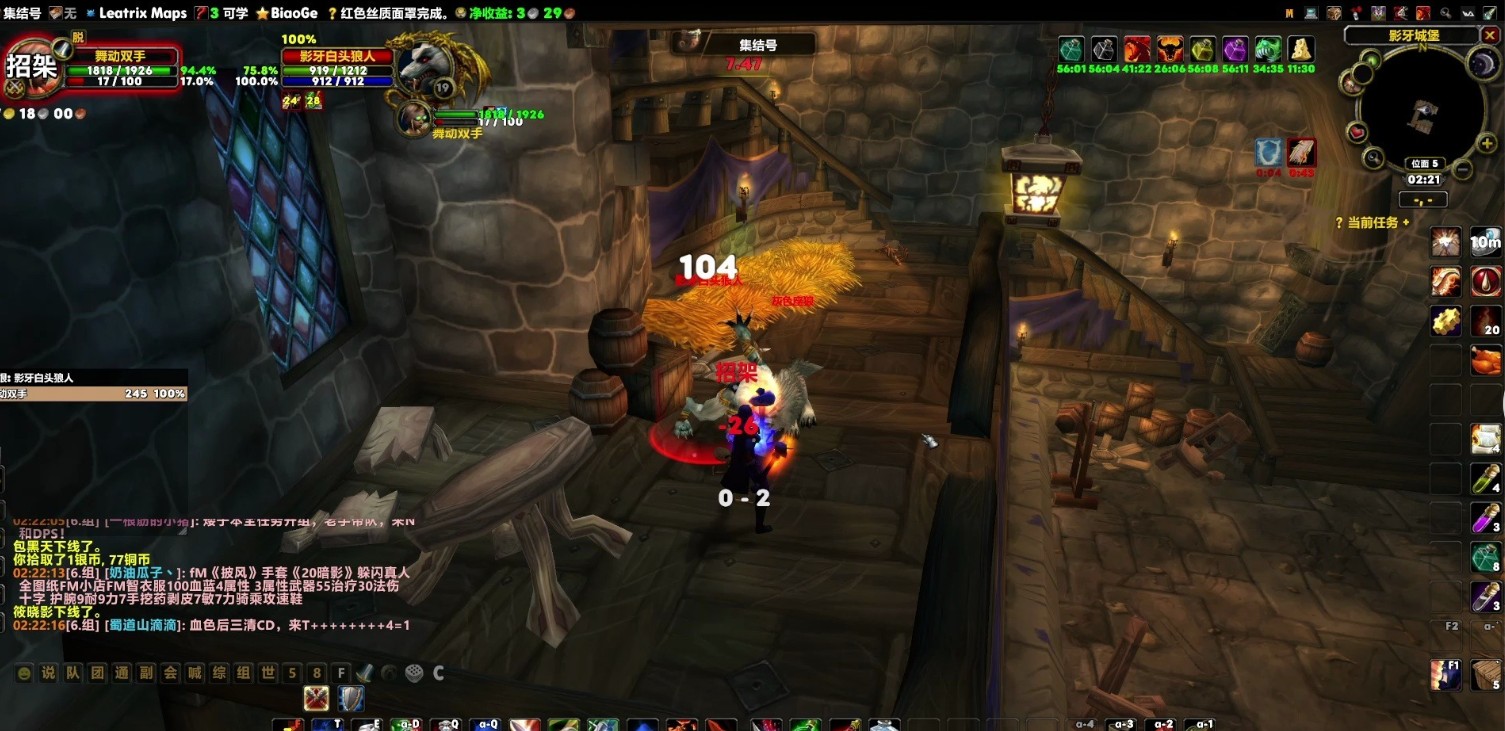Select the blue shield debuff icon
This screenshot has width=1505, height=731.
click(1269, 153)
